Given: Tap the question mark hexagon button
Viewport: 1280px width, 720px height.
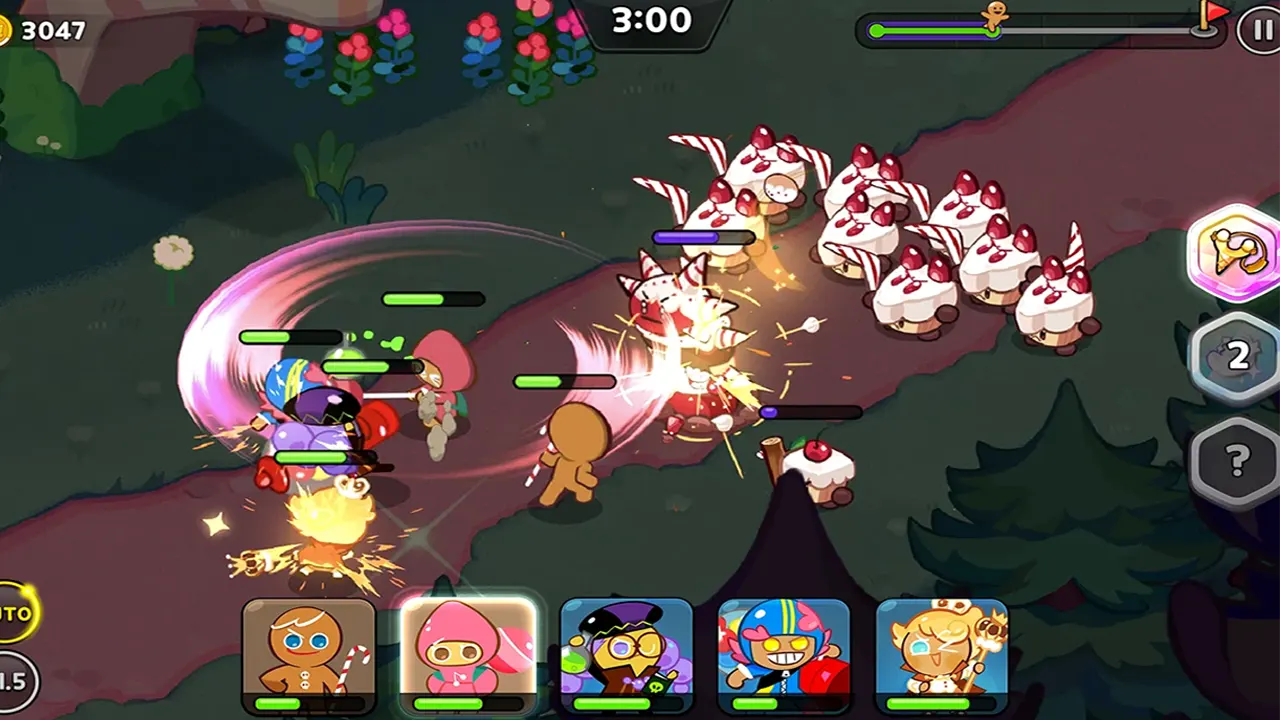Looking at the screenshot, I should click(1236, 461).
